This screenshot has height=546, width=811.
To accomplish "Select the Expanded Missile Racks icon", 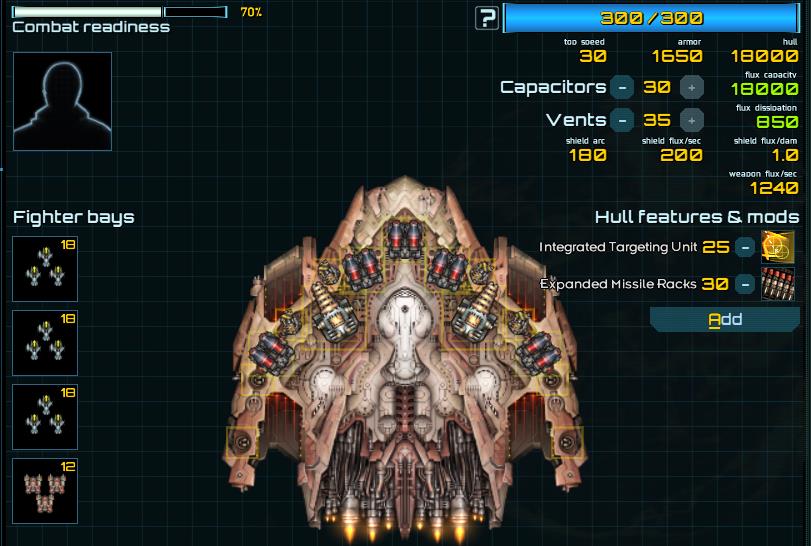I will (x=778, y=284).
